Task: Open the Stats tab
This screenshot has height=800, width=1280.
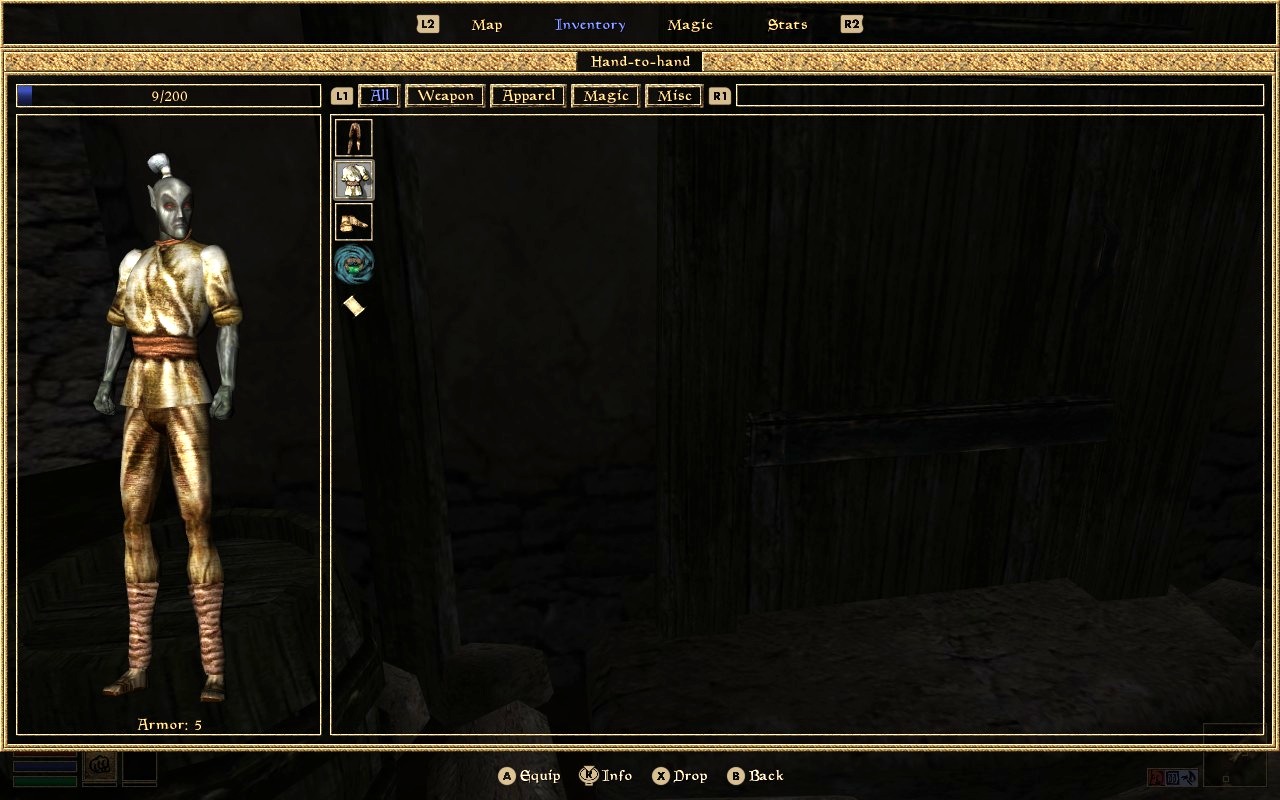Action: 786,24
